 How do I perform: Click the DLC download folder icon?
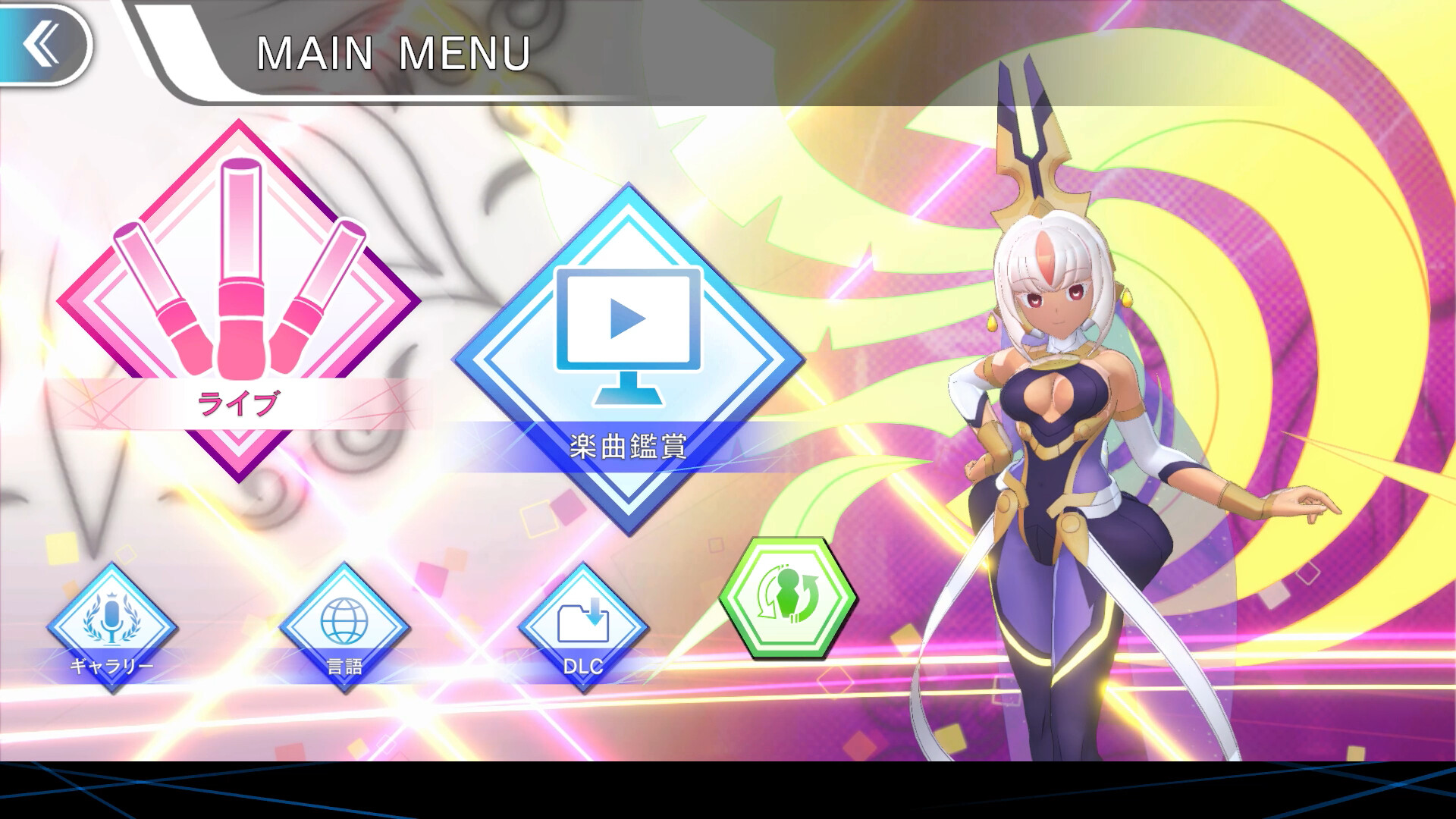pos(582,614)
